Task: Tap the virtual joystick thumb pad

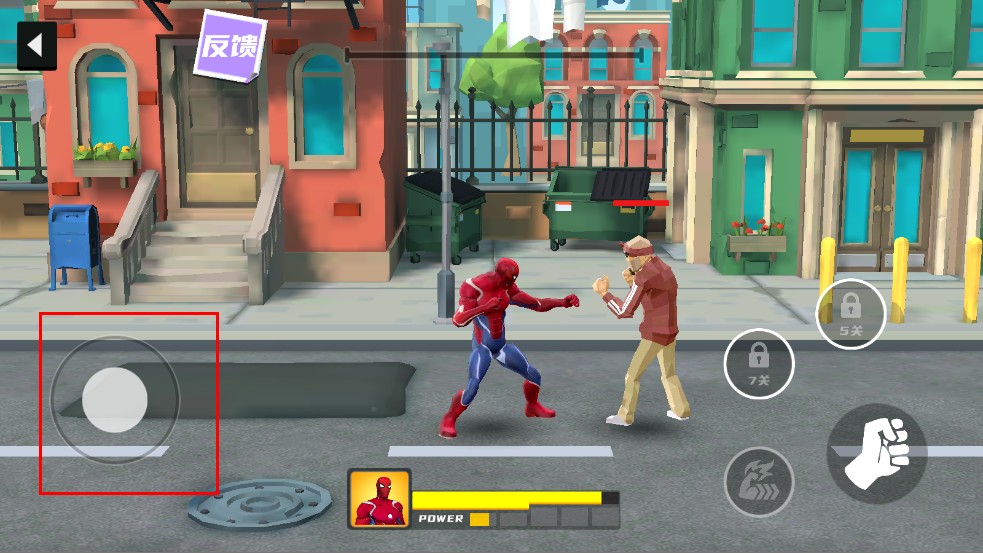Action: point(115,400)
